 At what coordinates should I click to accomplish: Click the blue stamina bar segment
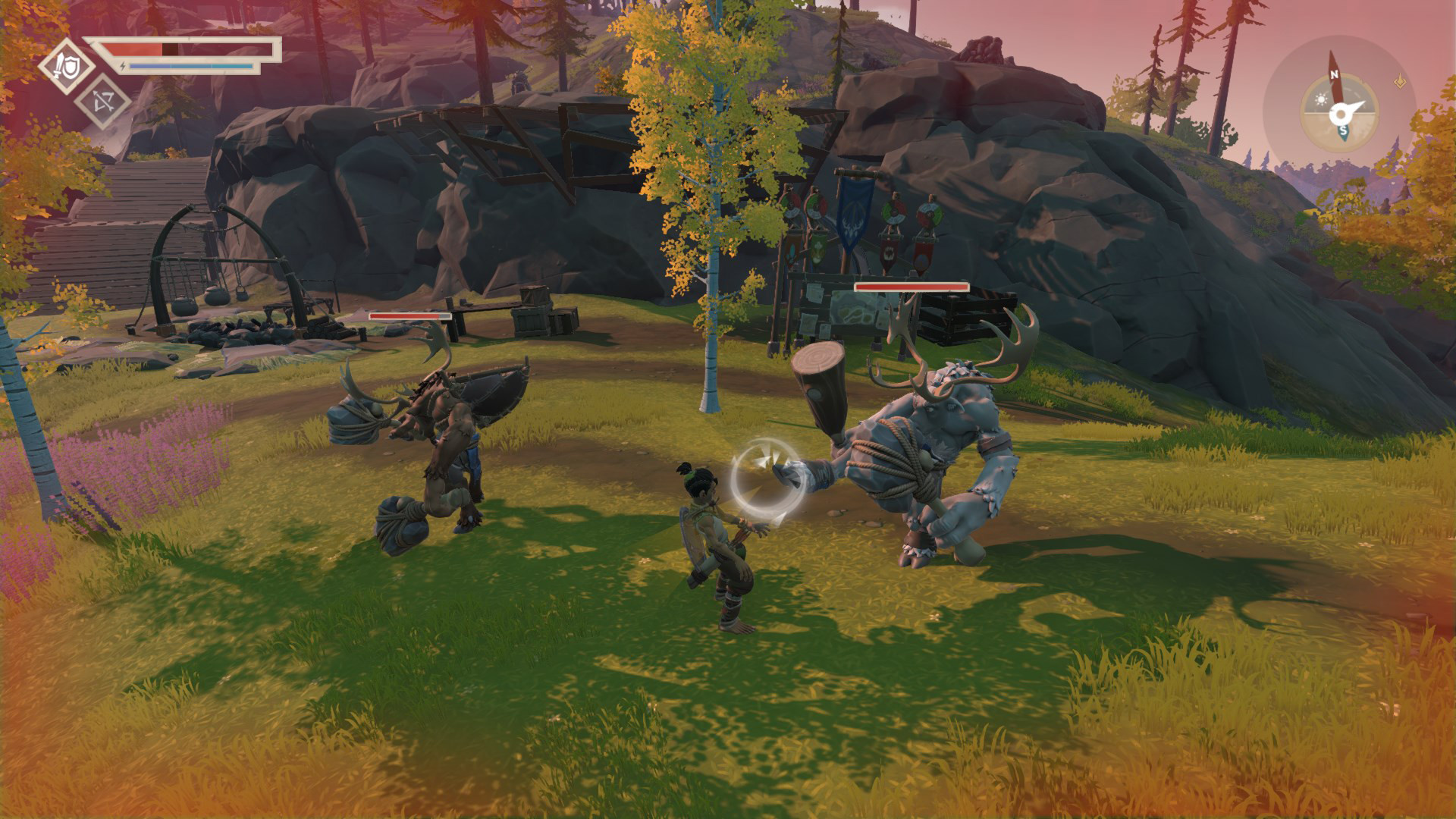pyautogui.click(x=187, y=66)
